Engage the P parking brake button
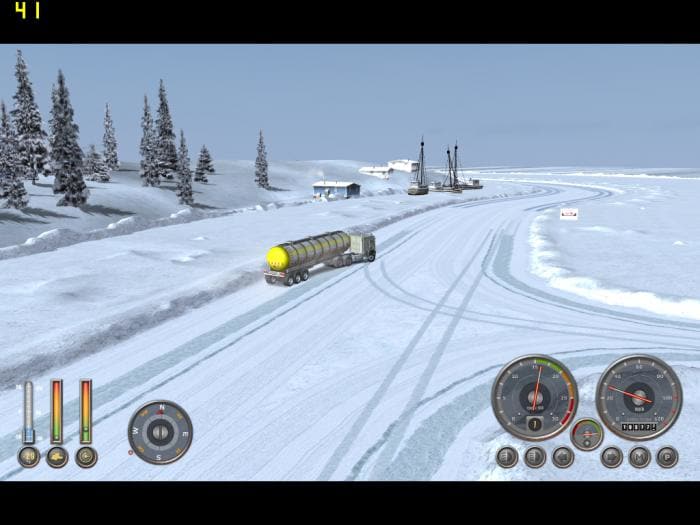 [x=667, y=457]
